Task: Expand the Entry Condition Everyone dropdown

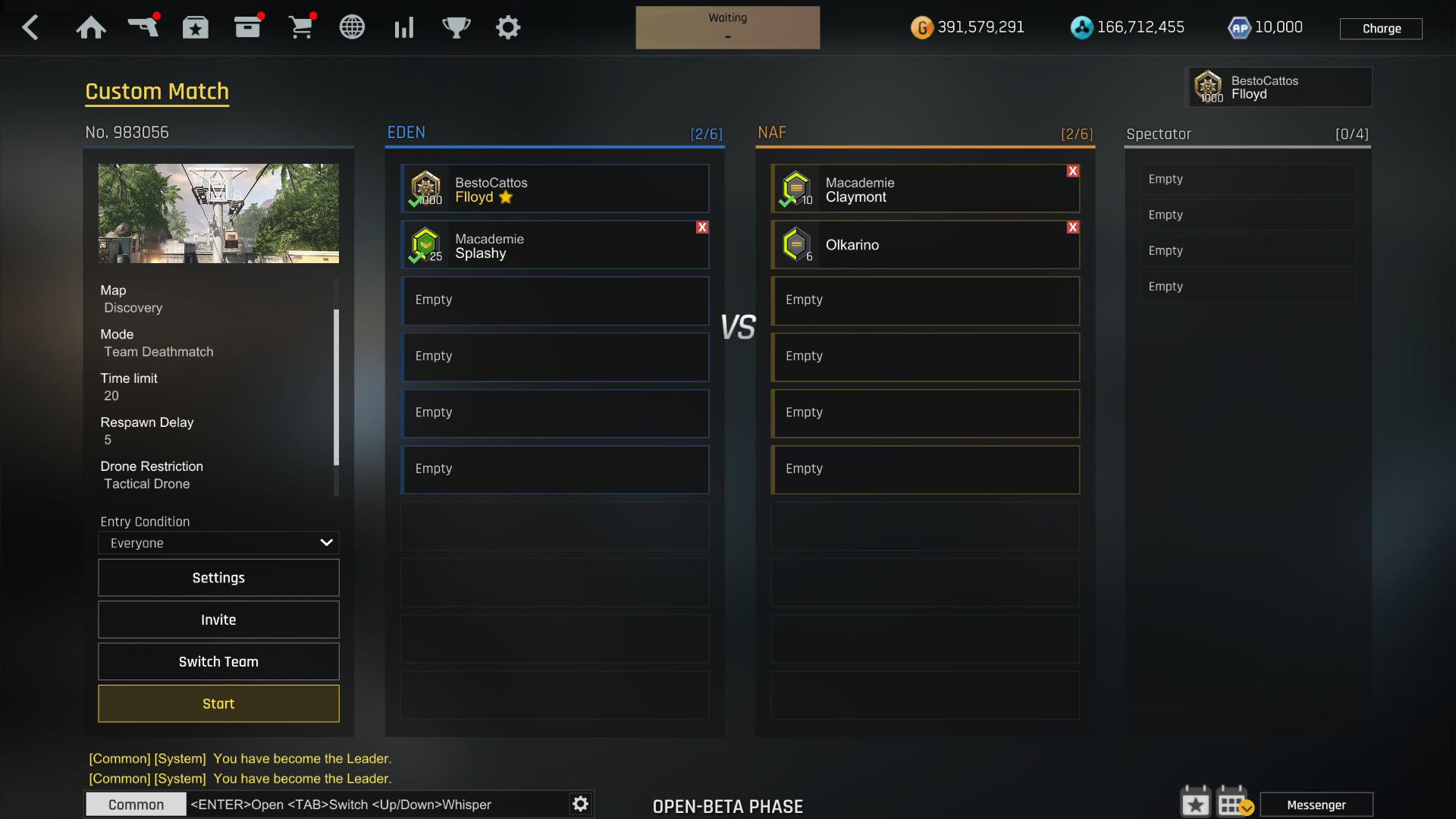Action: pos(218,542)
